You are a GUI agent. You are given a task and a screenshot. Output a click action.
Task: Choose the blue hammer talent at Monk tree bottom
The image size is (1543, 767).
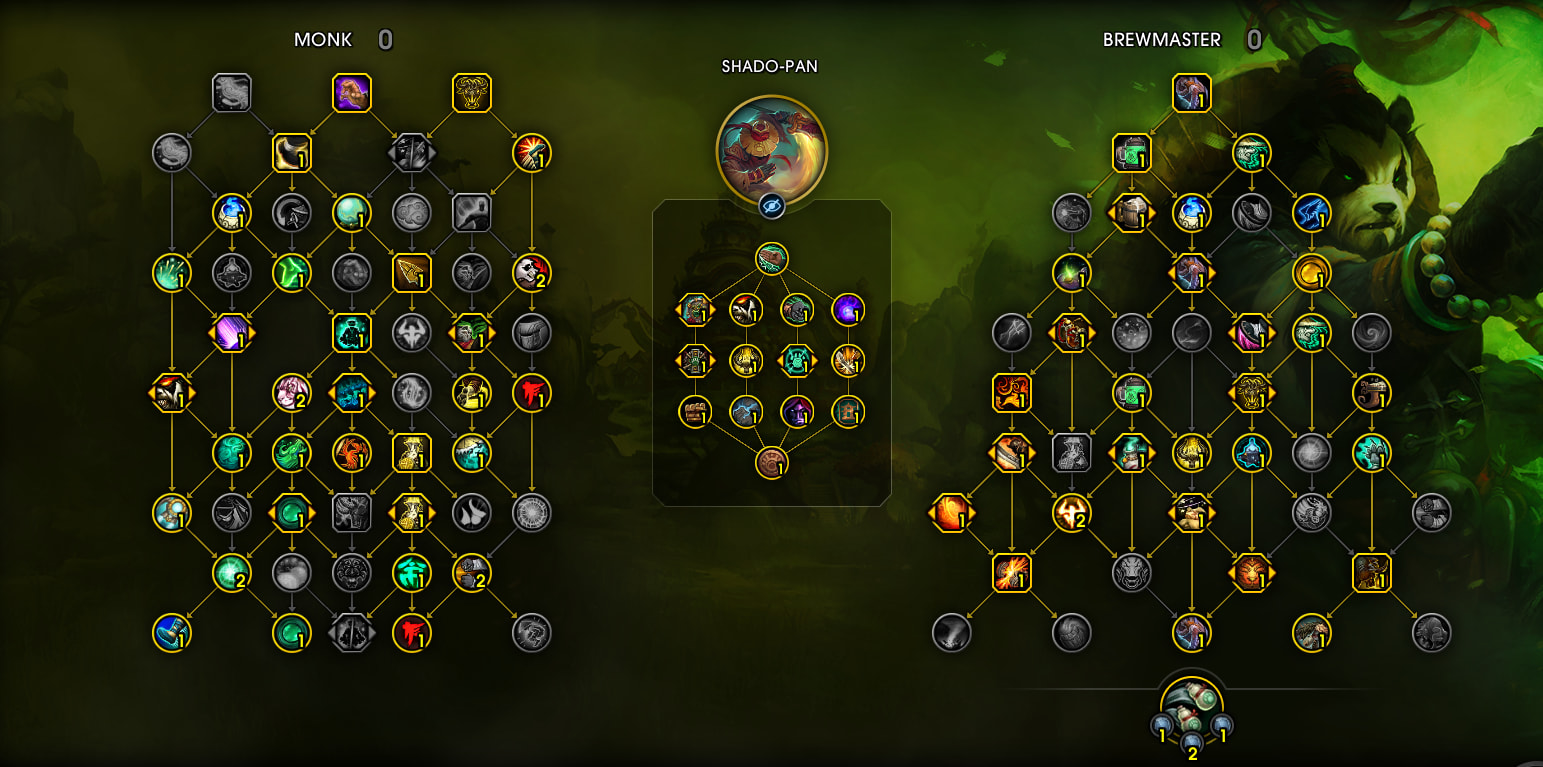pos(171,632)
